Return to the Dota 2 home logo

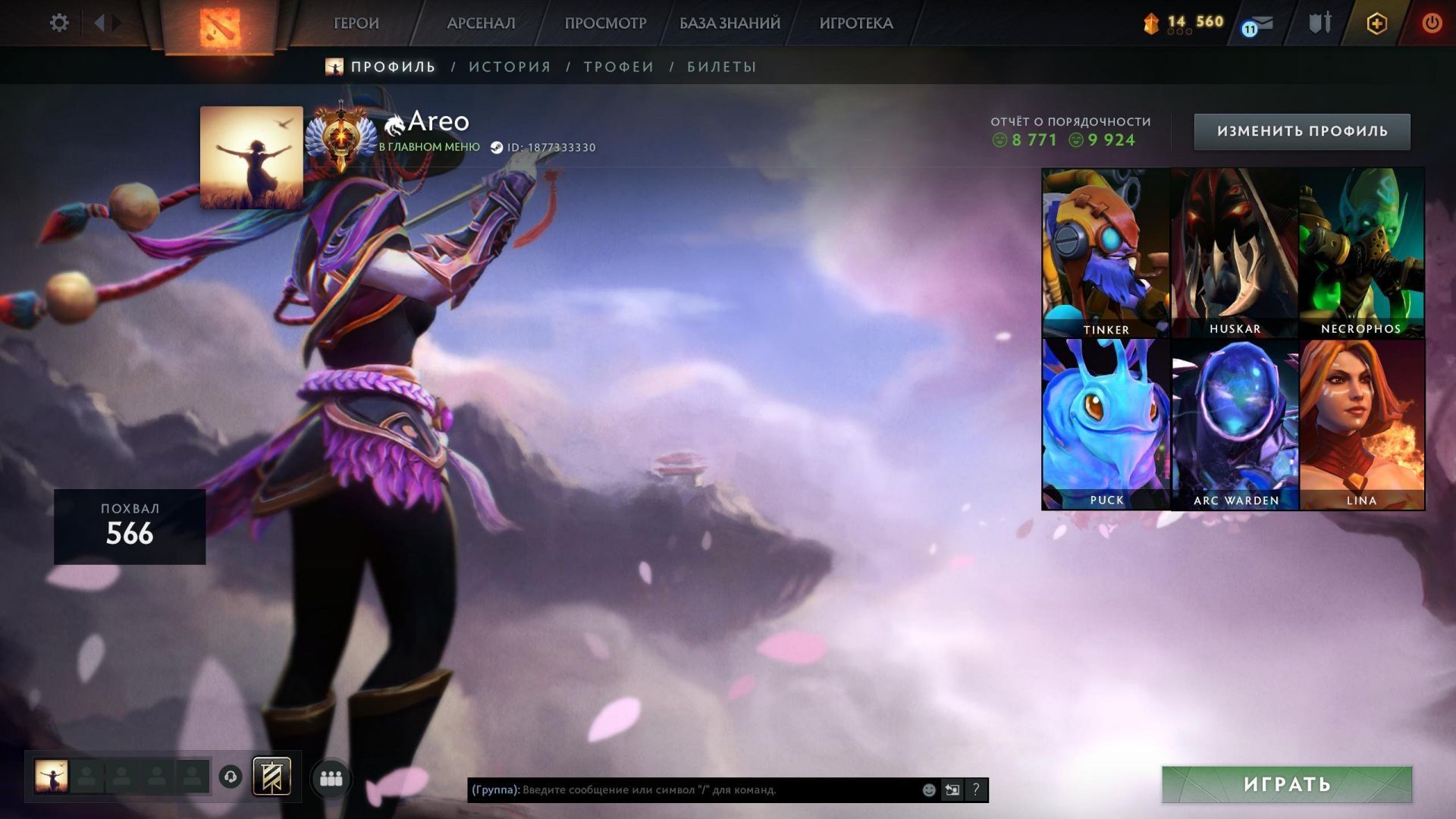219,27
